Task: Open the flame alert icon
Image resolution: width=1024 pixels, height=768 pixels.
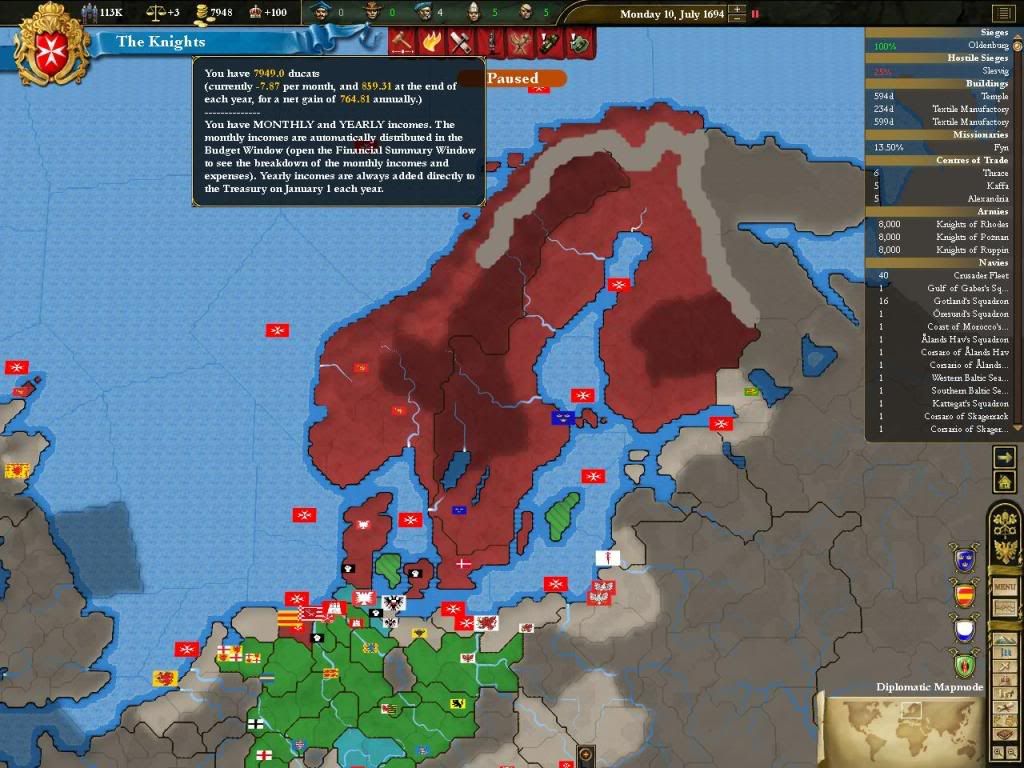Action: pyautogui.click(x=432, y=42)
